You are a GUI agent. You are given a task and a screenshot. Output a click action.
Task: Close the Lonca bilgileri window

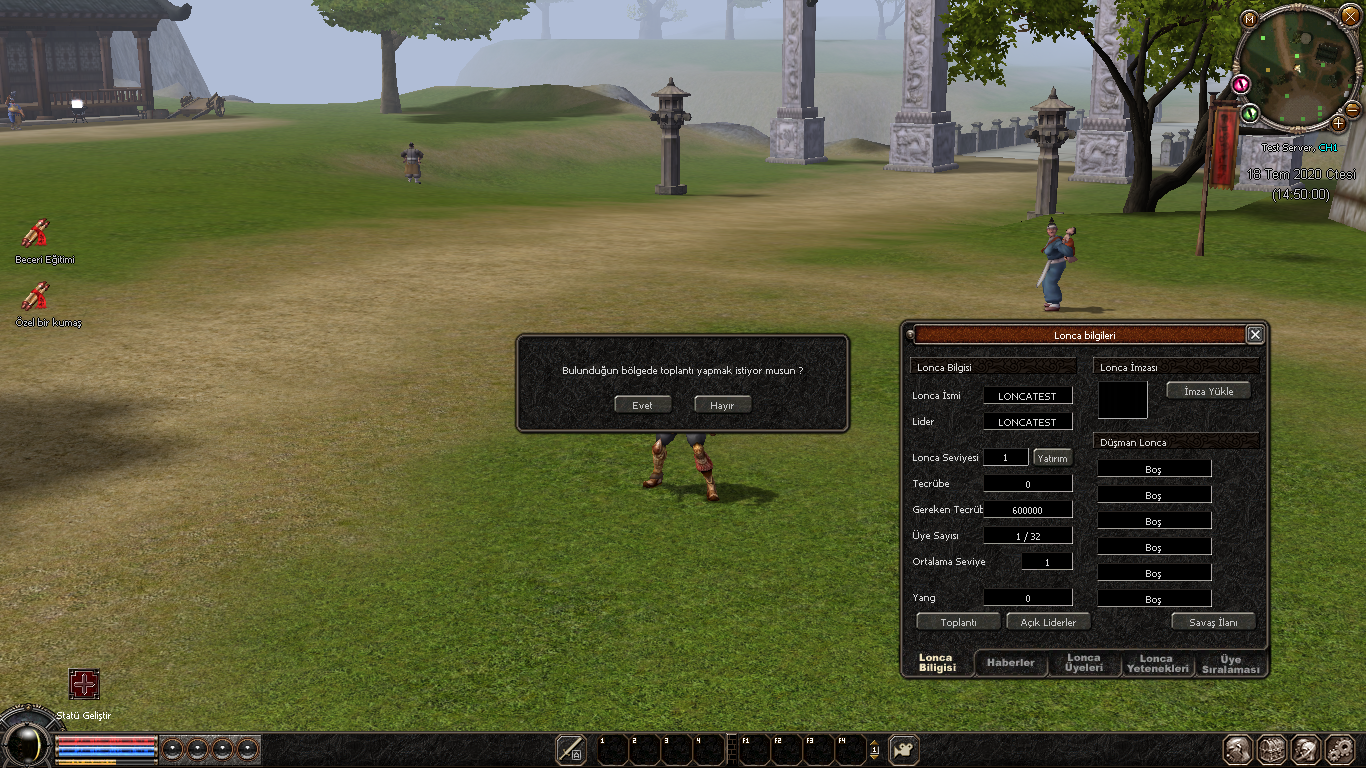coord(1255,334)
